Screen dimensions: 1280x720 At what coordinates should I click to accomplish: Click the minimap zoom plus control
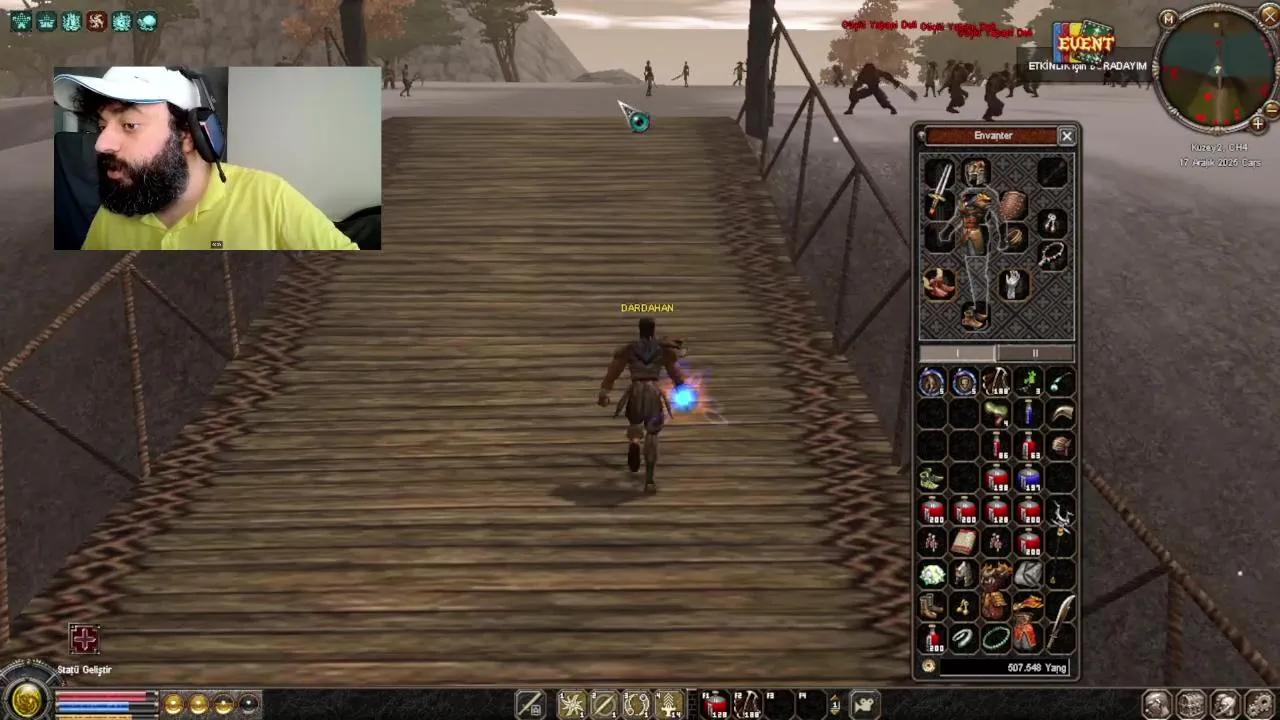(x=1258, y=122)
